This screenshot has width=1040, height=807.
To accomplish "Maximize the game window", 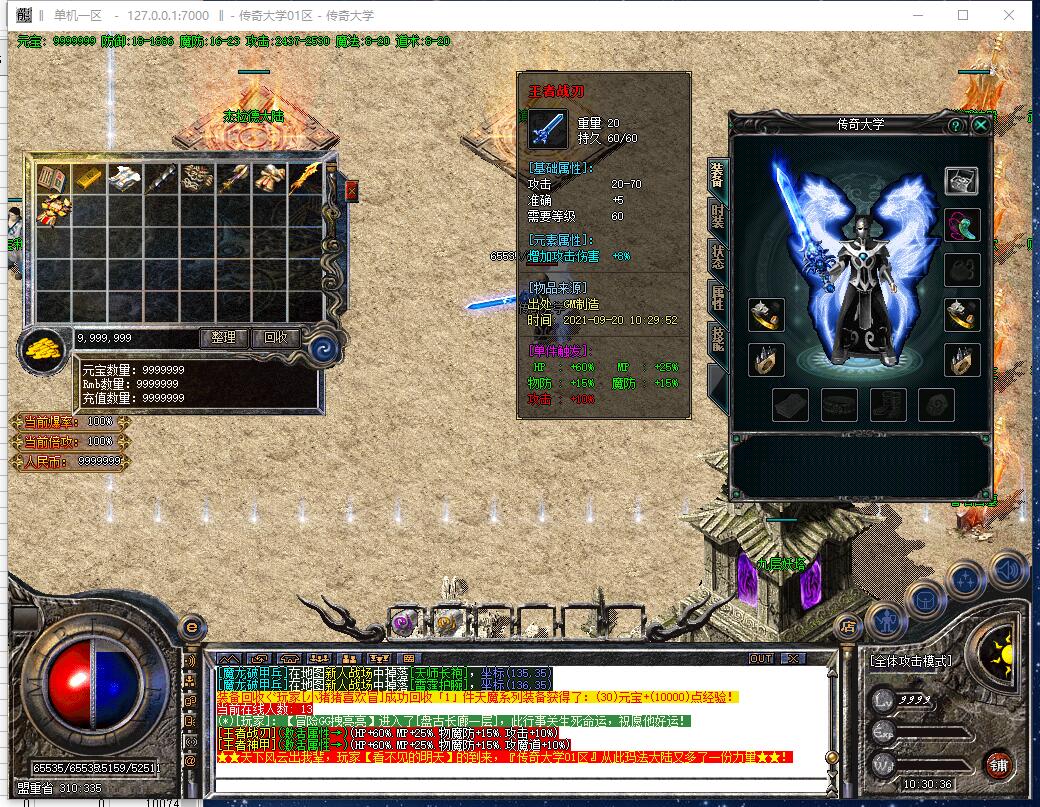I will (x=963, y=15).
